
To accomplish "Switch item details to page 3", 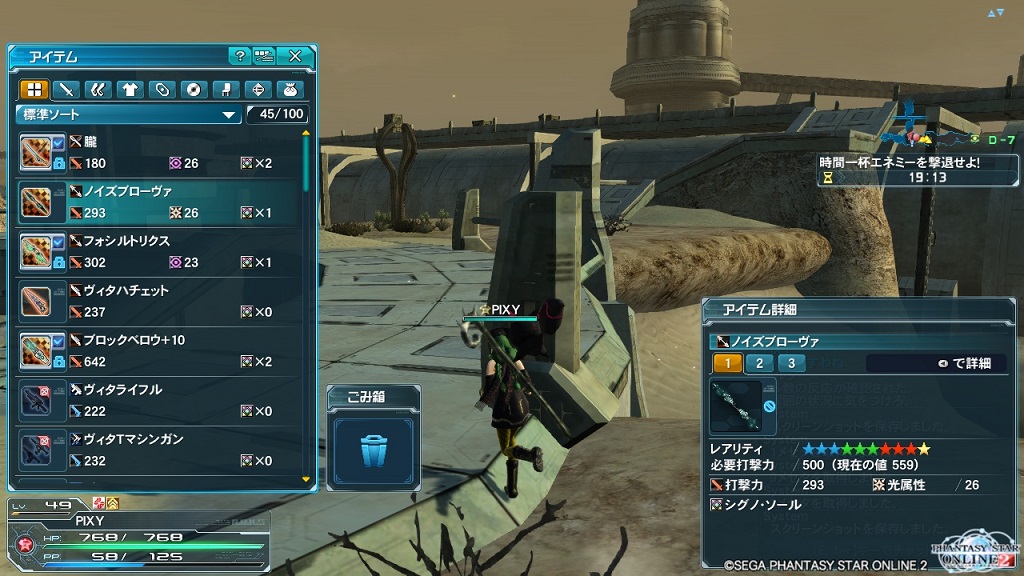I will point(791,363).
